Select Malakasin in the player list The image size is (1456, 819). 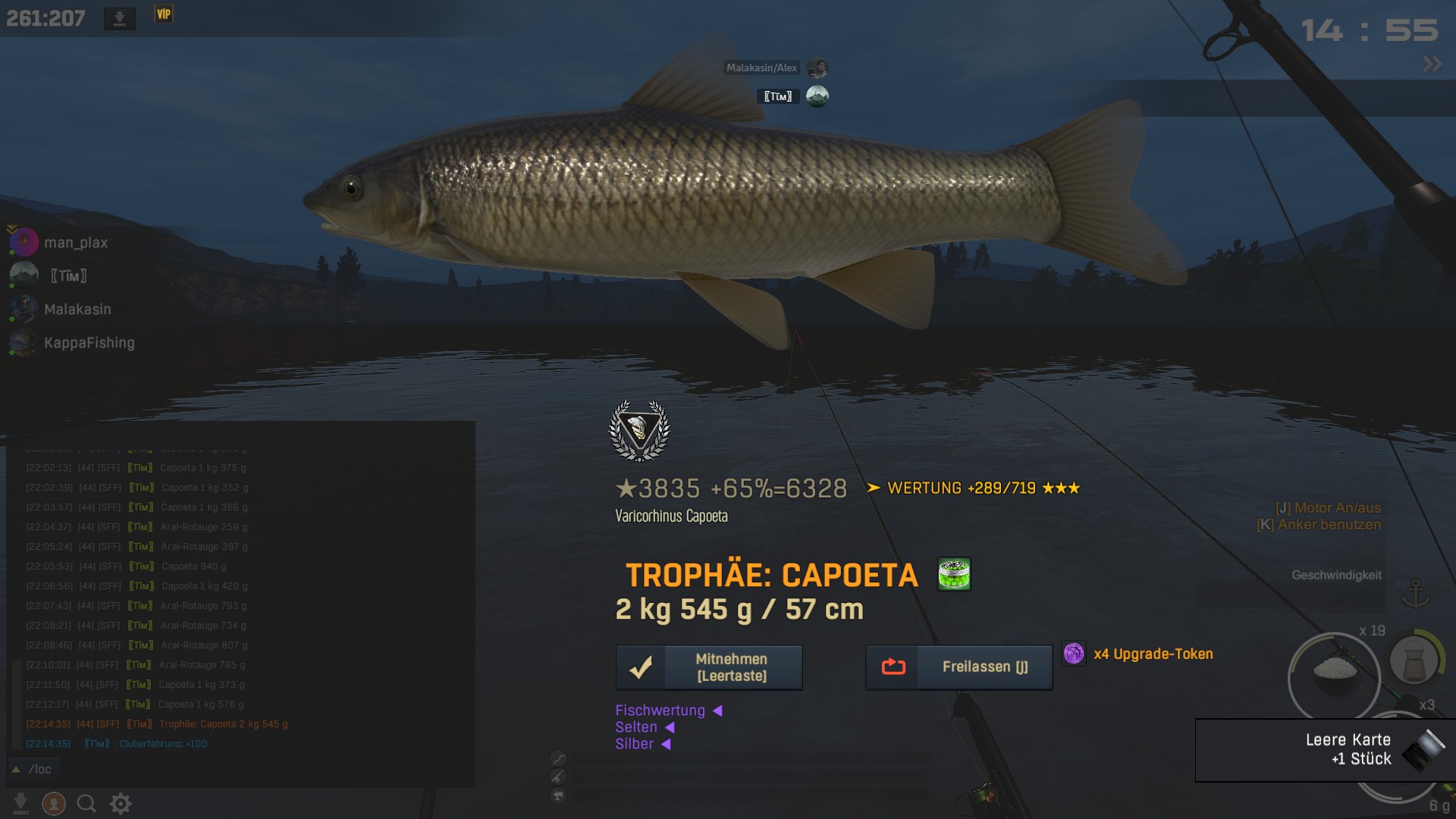point(77,309)
